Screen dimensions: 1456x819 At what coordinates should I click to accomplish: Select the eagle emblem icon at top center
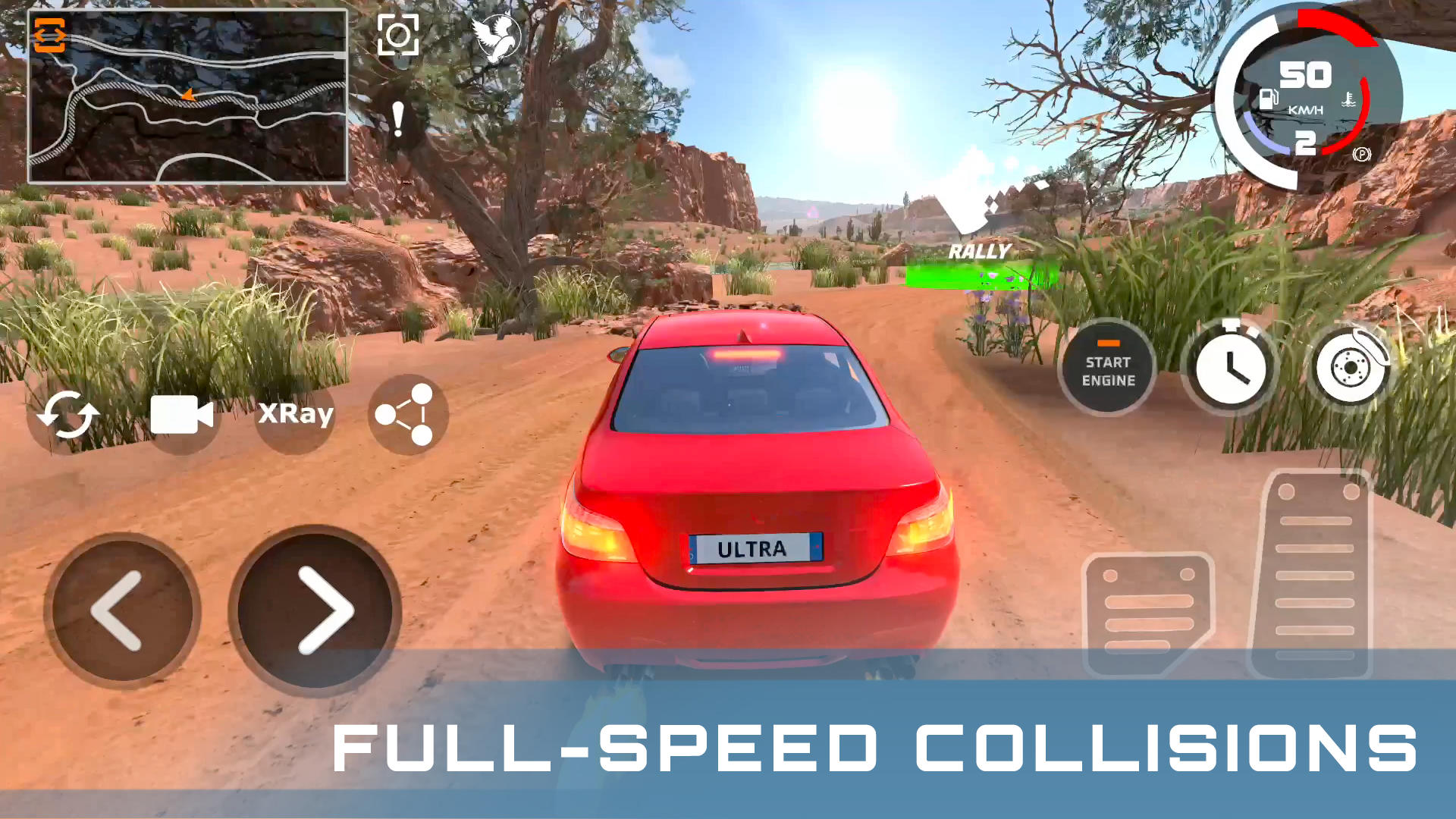497,36
